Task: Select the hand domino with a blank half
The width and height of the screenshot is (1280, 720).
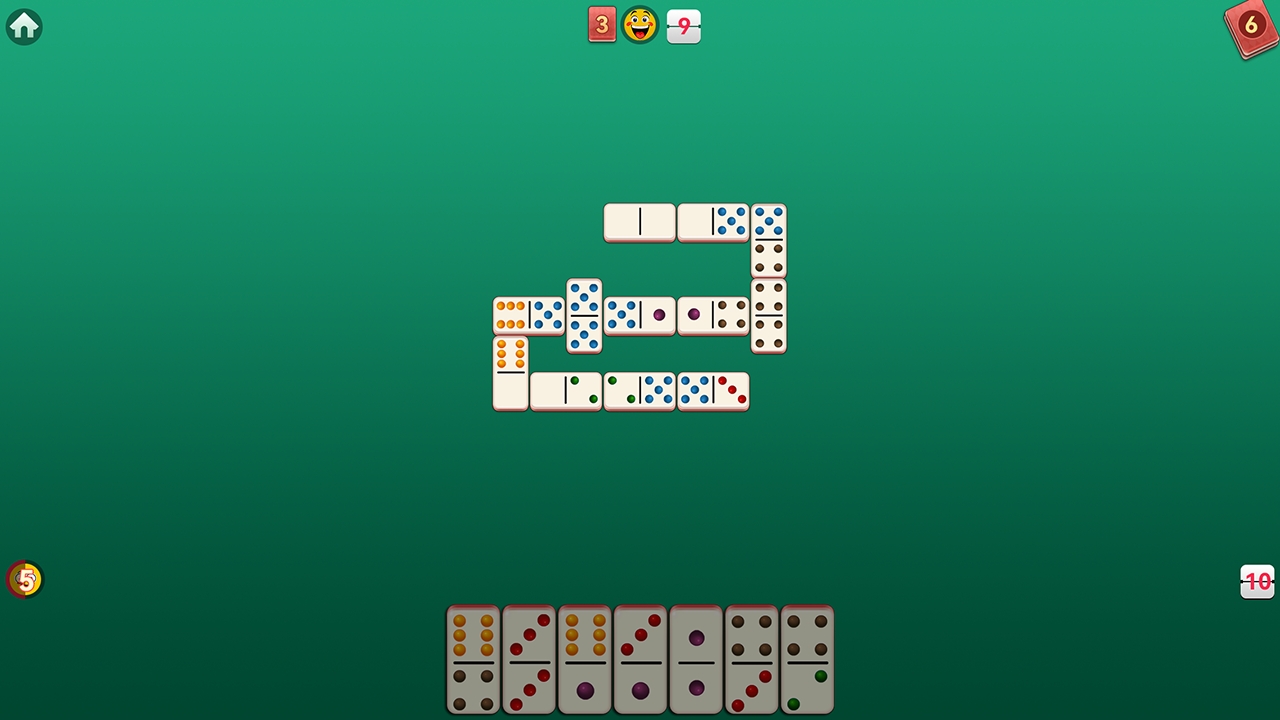Action: click(x=696, y=660)
